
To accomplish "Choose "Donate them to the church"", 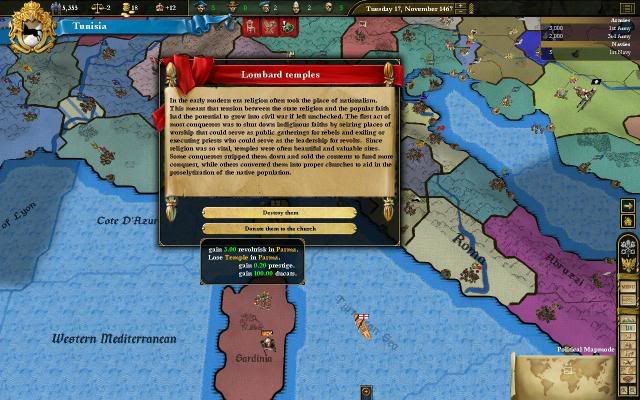I will pyautogui.click(x=279, y=229).
